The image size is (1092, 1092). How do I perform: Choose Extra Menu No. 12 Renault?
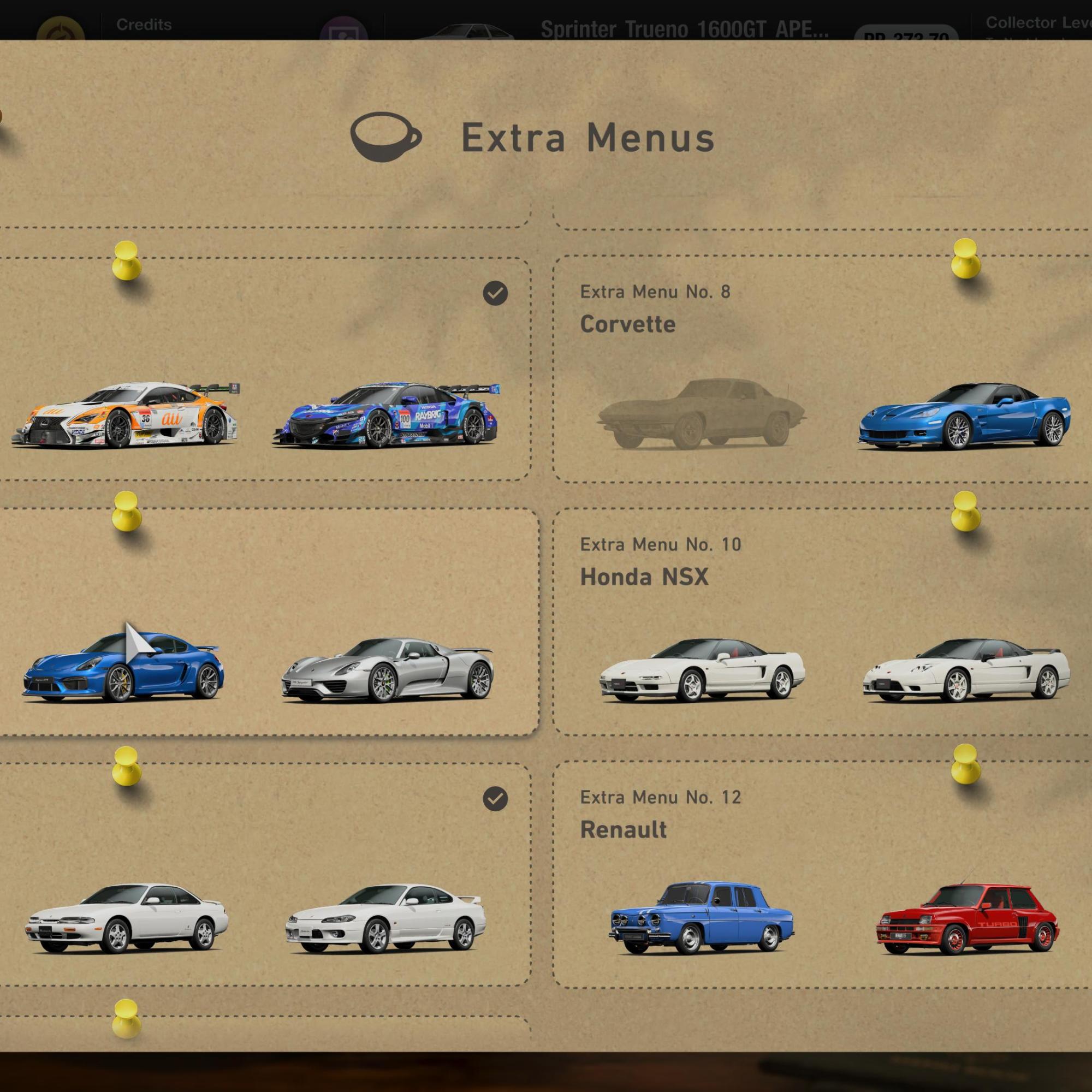(820, 873)
